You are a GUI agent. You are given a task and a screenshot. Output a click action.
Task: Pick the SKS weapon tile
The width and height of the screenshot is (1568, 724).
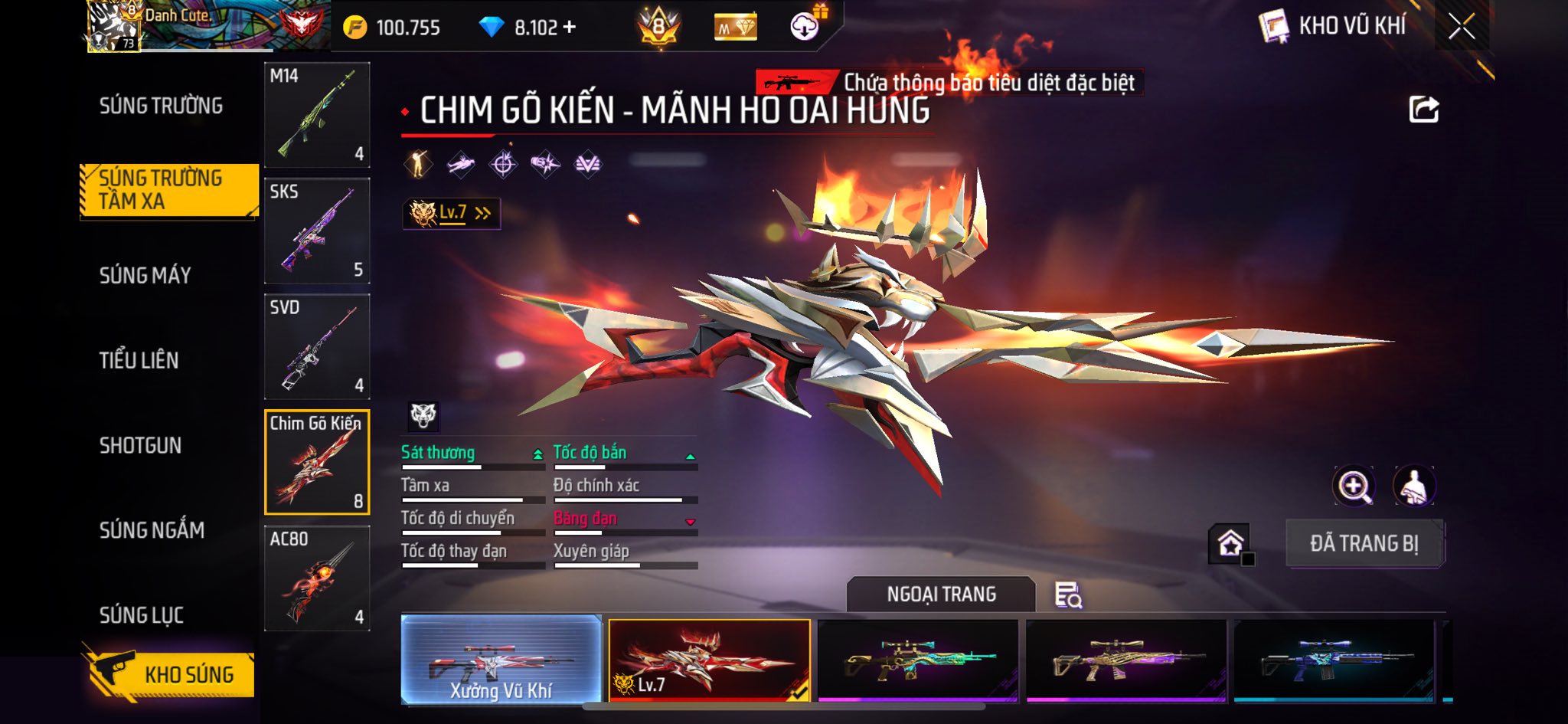[317, 231]
